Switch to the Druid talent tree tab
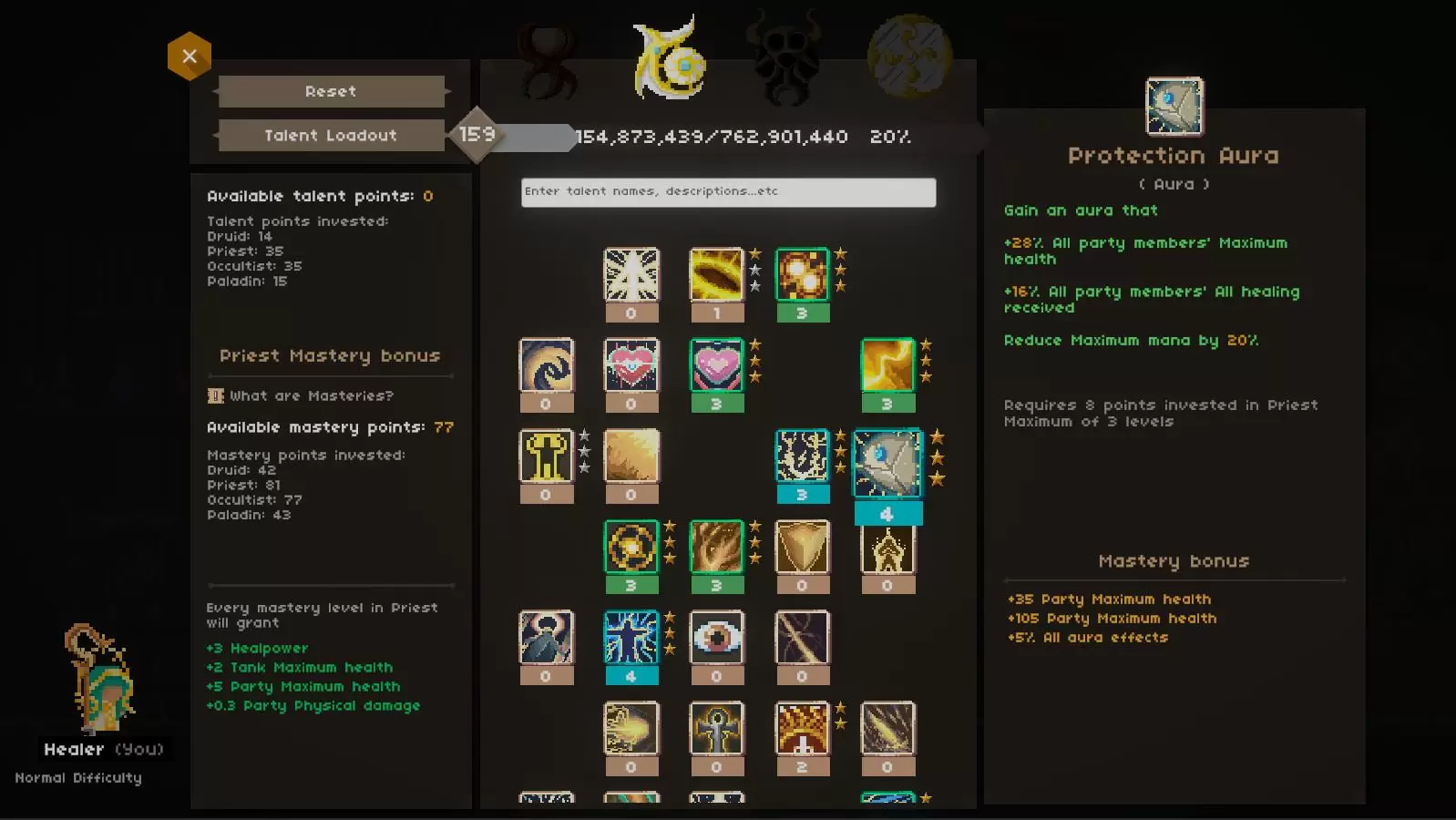Image resolution: width=1456 pixels, height=820 pixels. click(x=548, y=59)
